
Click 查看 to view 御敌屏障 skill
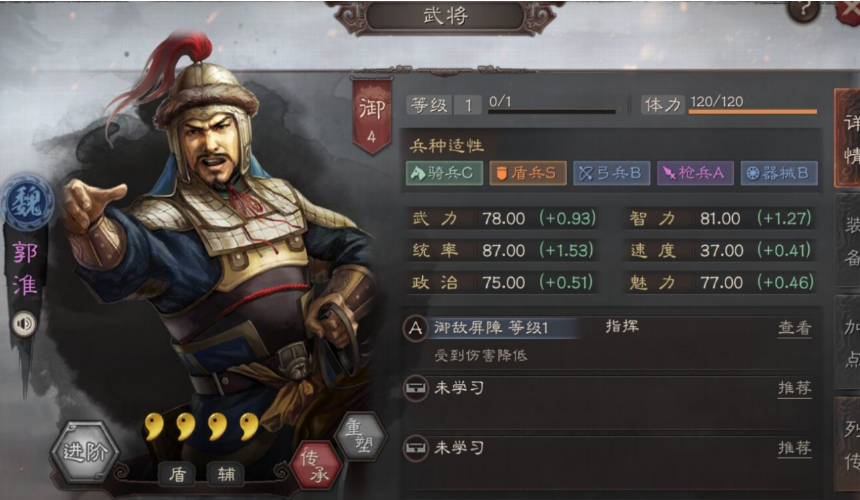[x=794, y=328]
